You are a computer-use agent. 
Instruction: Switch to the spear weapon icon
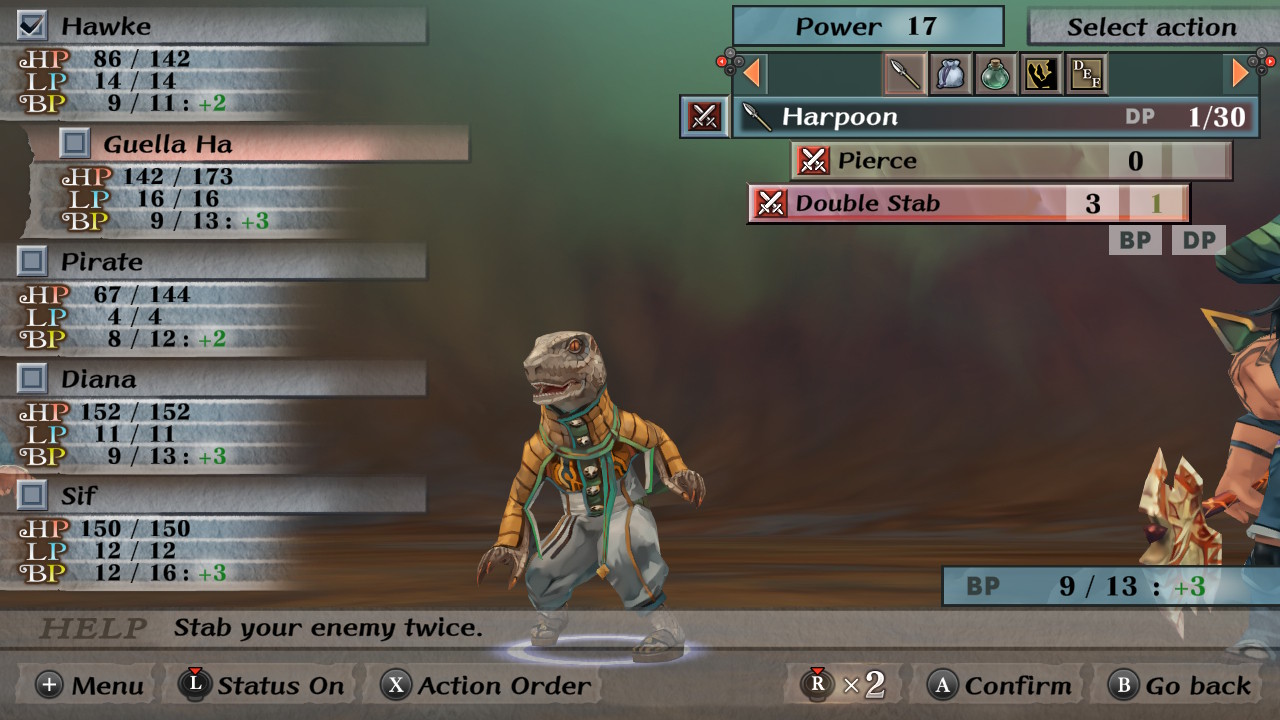[905, 74]
